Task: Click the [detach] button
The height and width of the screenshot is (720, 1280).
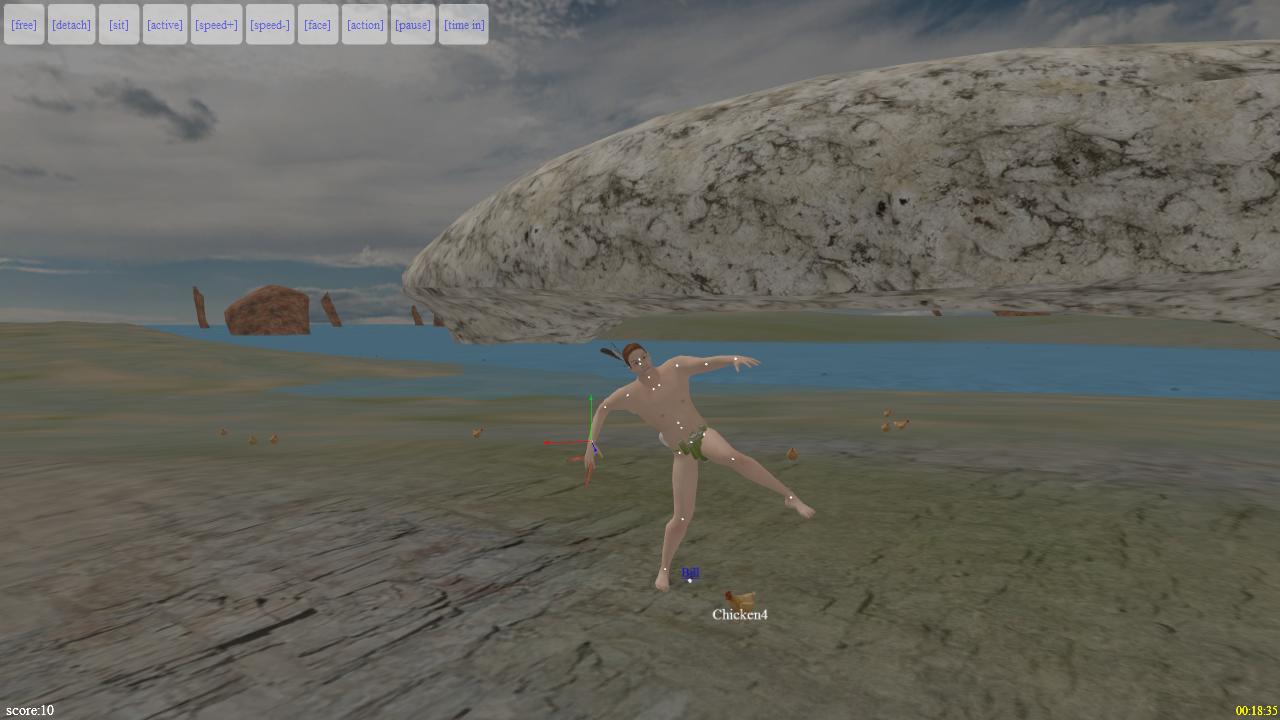Action: point(71,24)
